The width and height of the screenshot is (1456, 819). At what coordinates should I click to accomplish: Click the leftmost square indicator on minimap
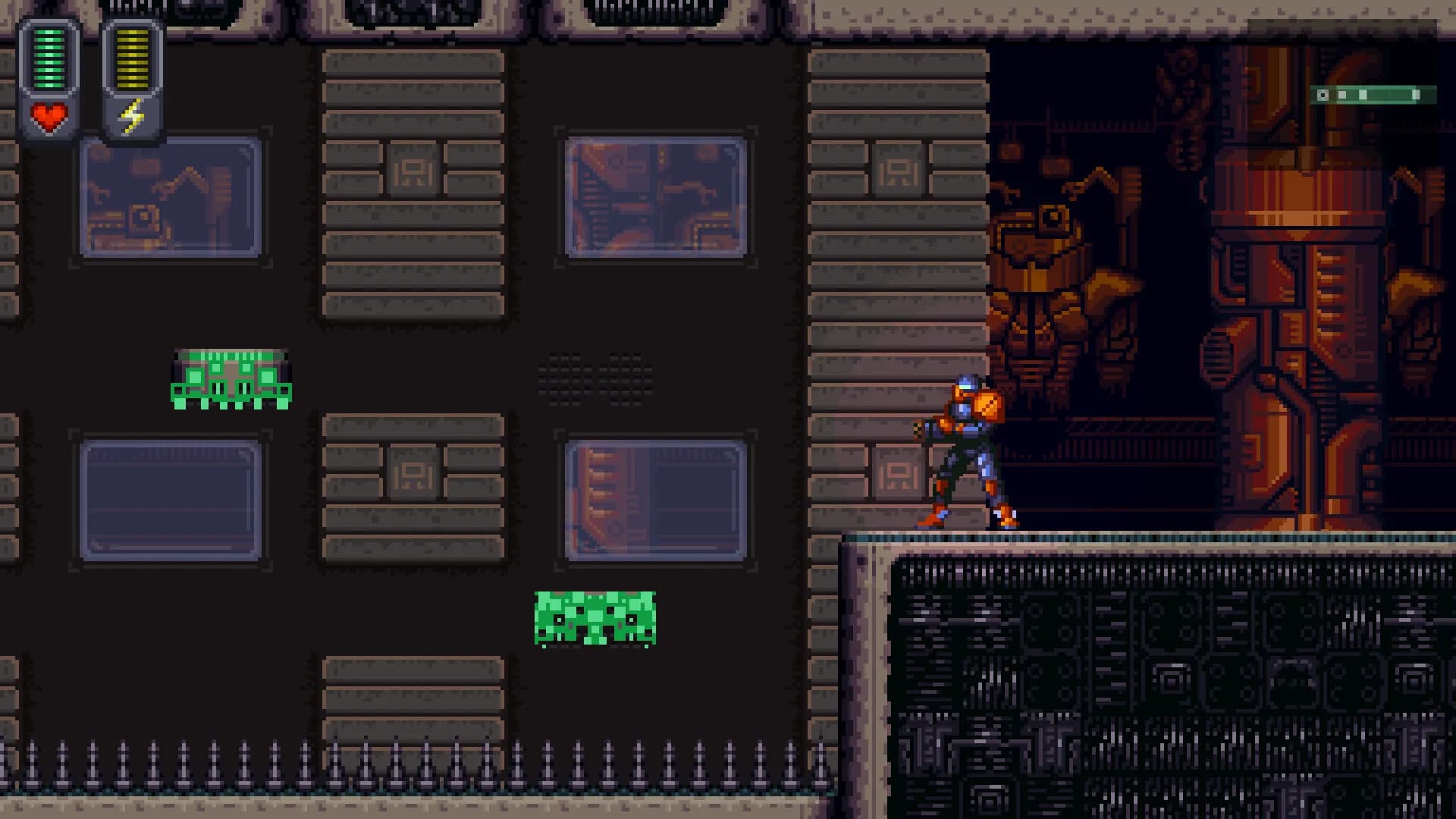[1323, 95]
